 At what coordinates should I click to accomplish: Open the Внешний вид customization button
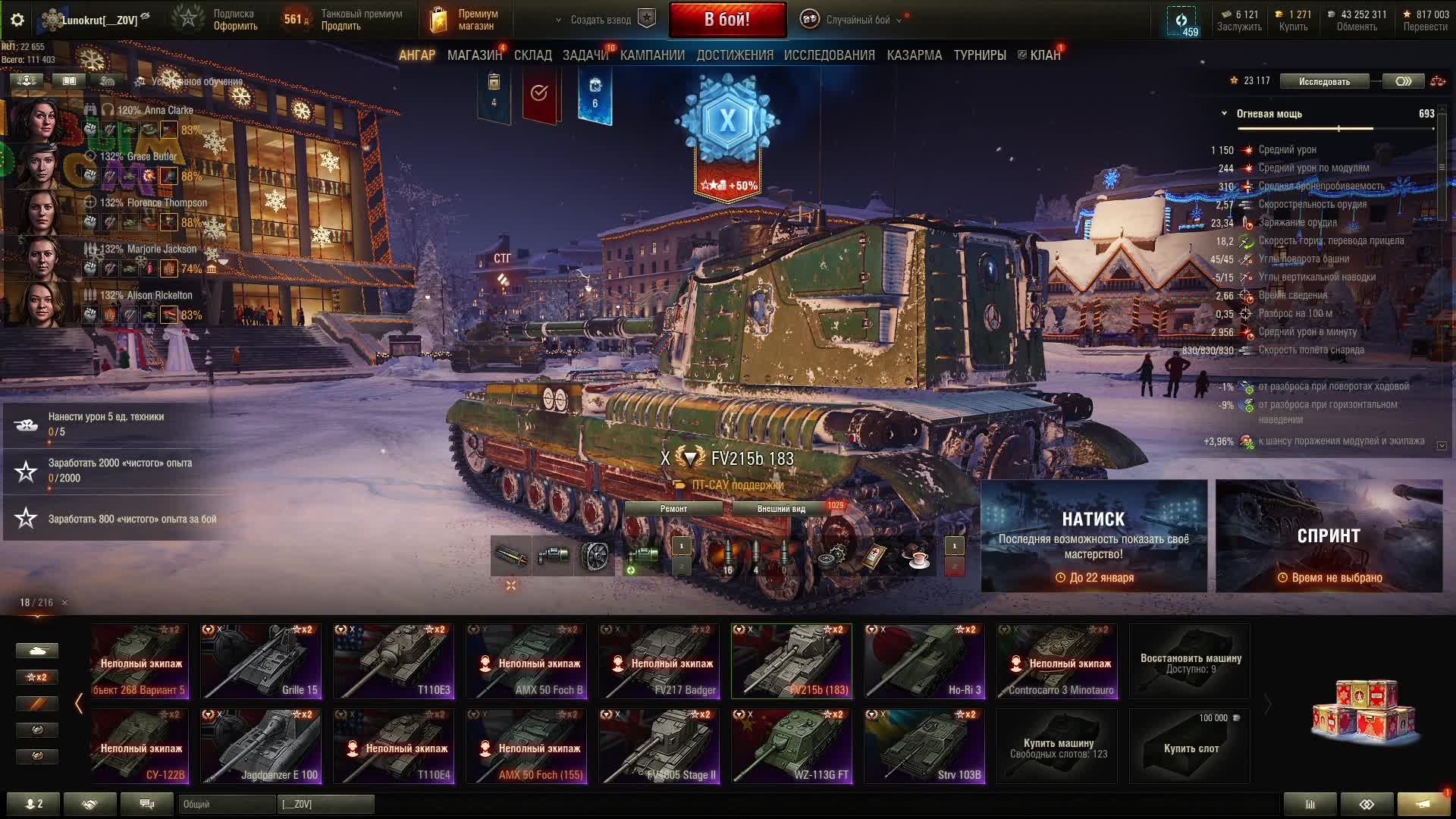point(781,509)
